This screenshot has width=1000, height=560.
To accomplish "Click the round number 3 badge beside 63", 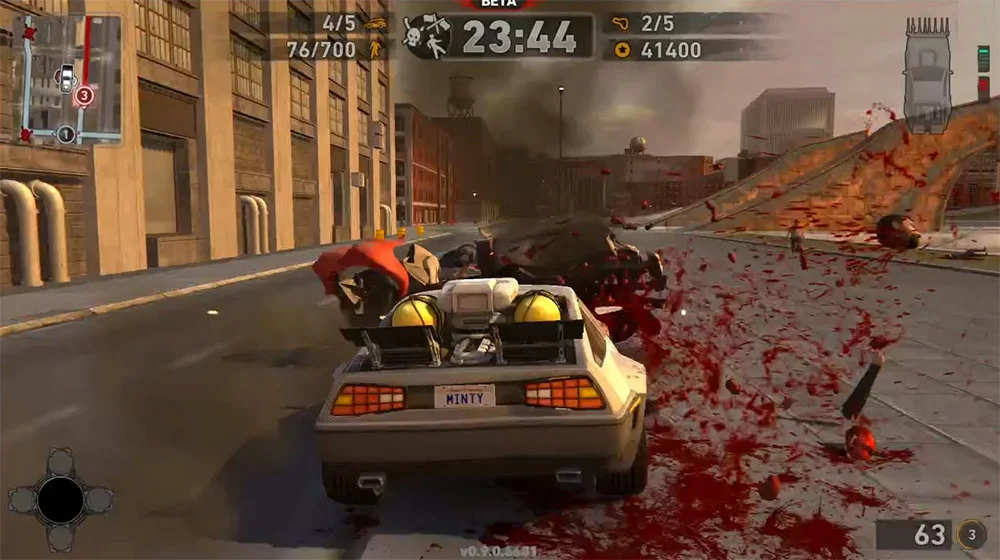I will (971, 534).
